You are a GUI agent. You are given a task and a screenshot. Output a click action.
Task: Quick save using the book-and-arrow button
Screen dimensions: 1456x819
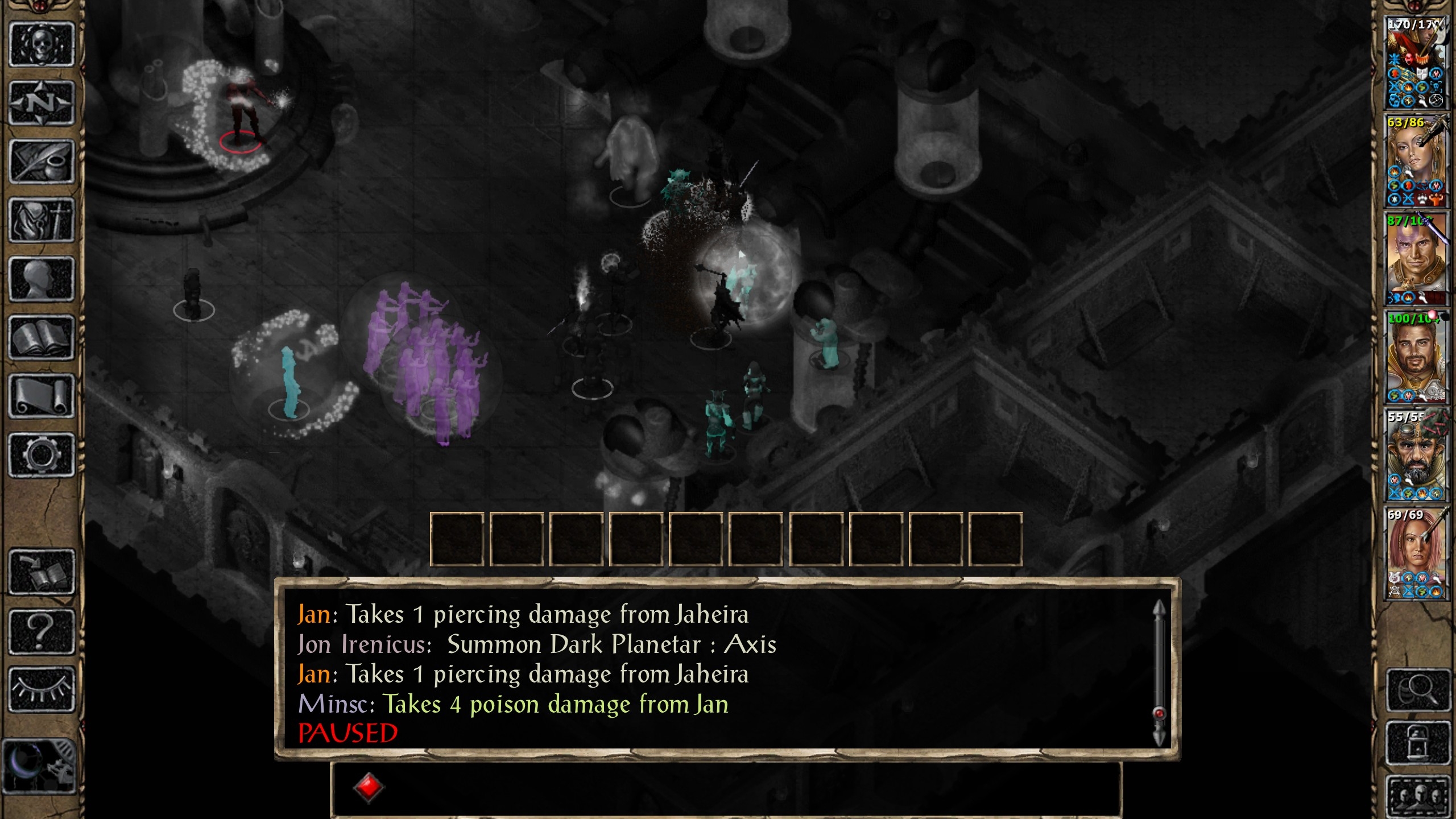tap(42, 572)
